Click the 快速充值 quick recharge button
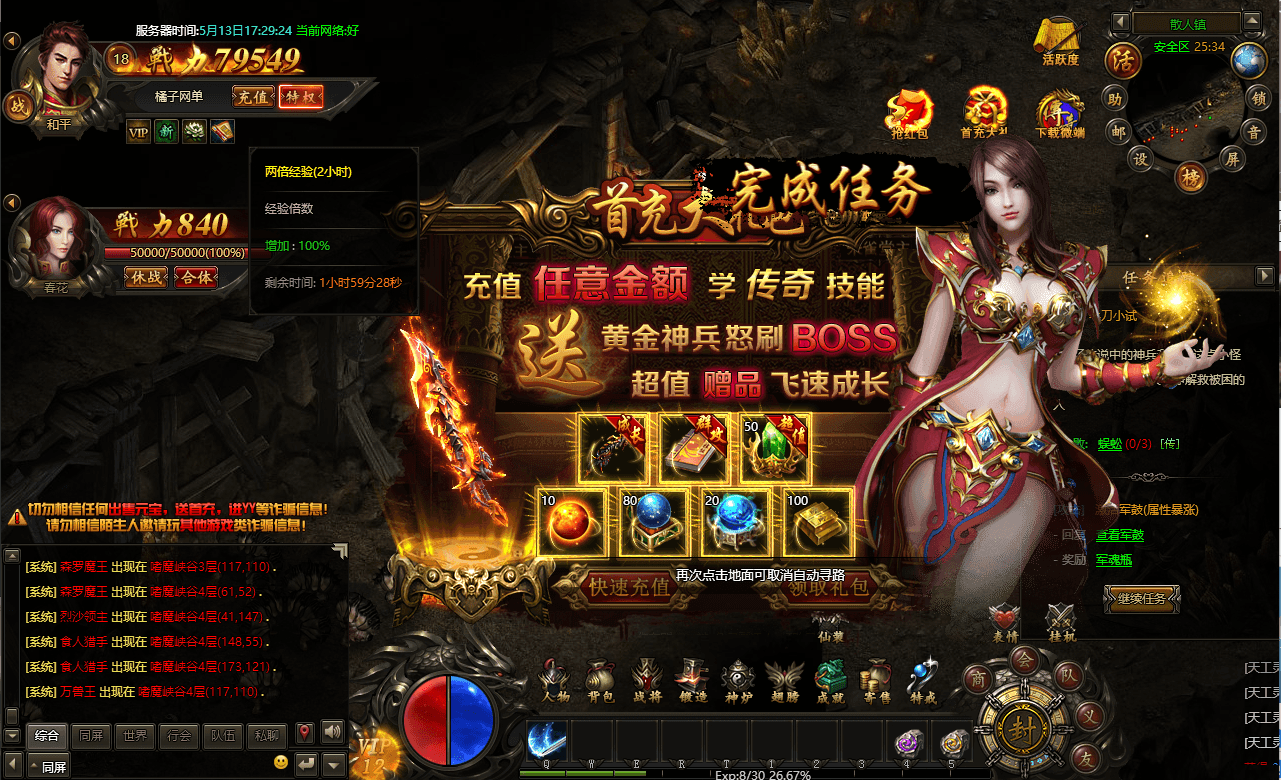The height and width of the screenshot is (780, 1281). (x=629, y=587)
